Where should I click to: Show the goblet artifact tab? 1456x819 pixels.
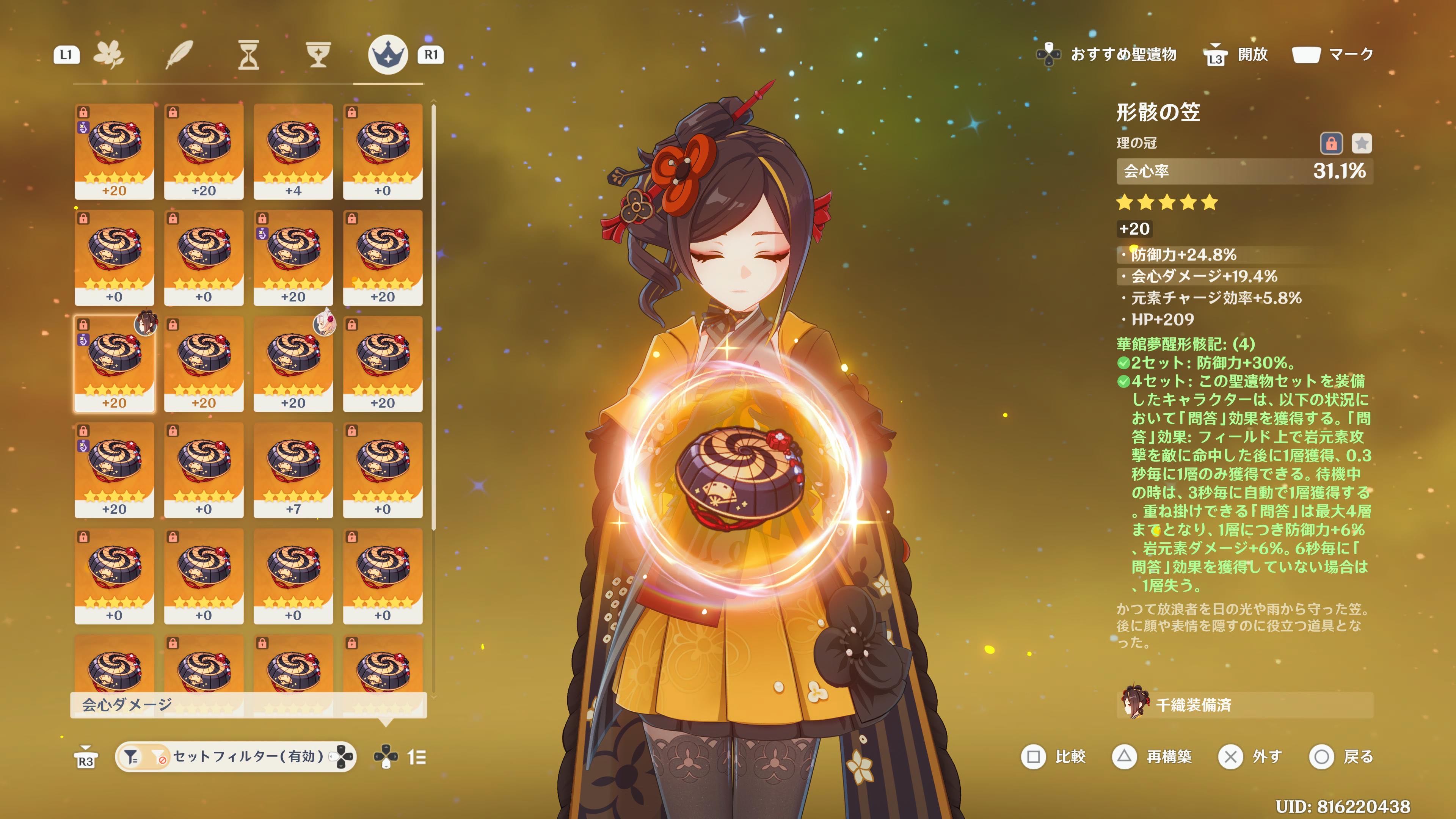pos(318,55)
